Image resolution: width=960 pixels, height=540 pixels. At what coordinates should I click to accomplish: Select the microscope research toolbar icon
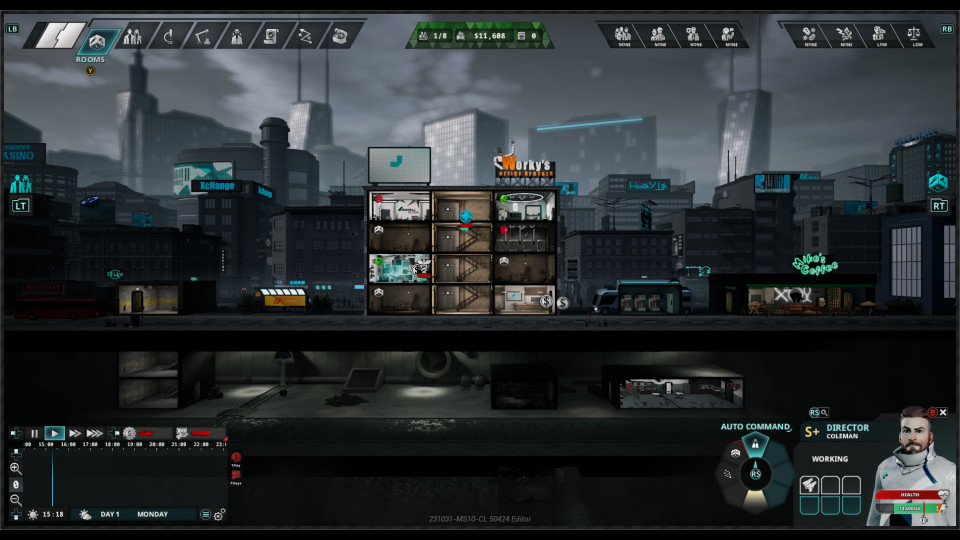pos(167,37)
